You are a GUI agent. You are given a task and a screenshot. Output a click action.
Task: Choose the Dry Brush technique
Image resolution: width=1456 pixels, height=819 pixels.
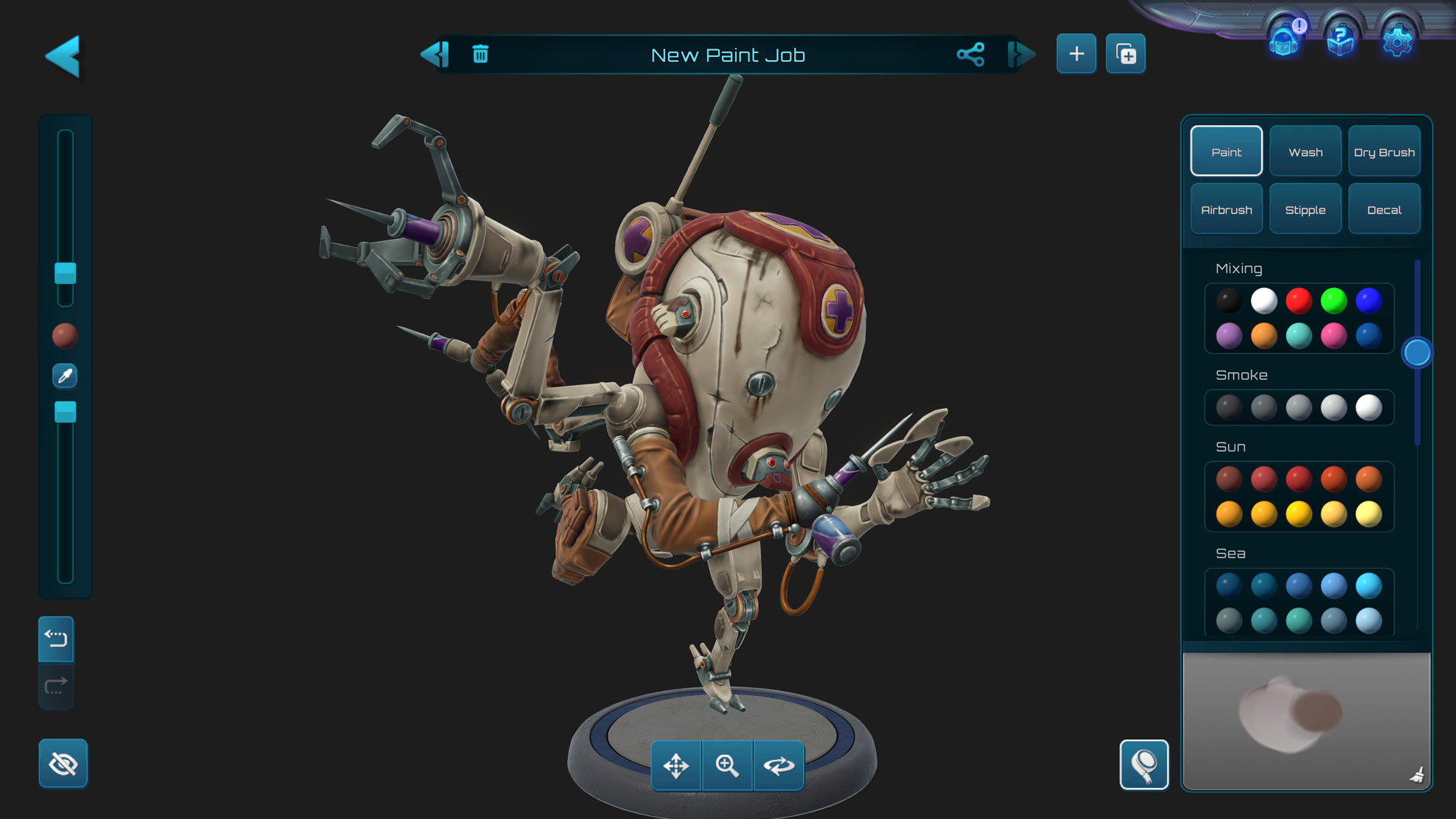[x=1384, y=152]
